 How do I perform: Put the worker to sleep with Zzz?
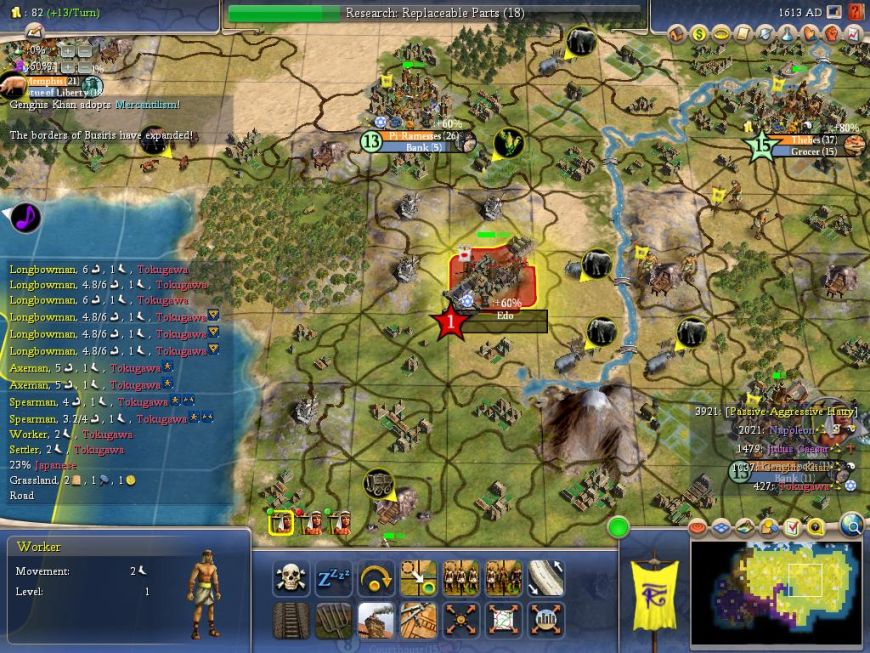pos(332,578)
